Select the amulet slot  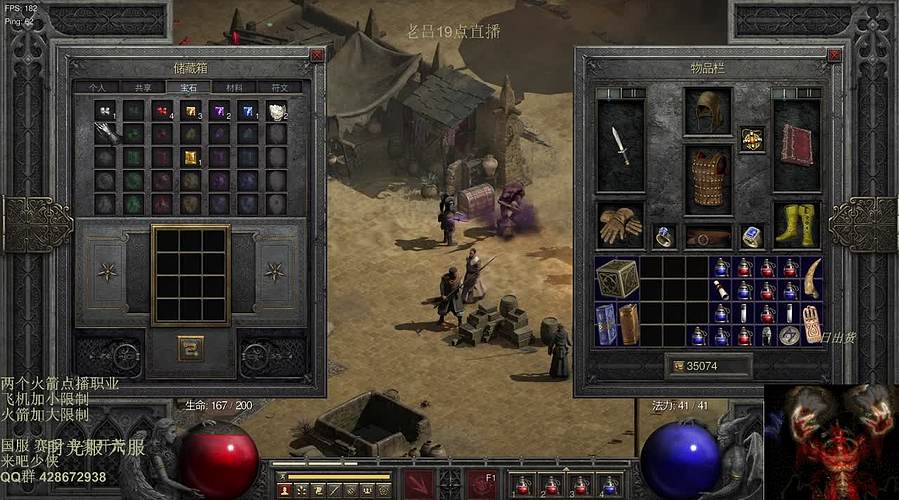click(x=752, y=140)
